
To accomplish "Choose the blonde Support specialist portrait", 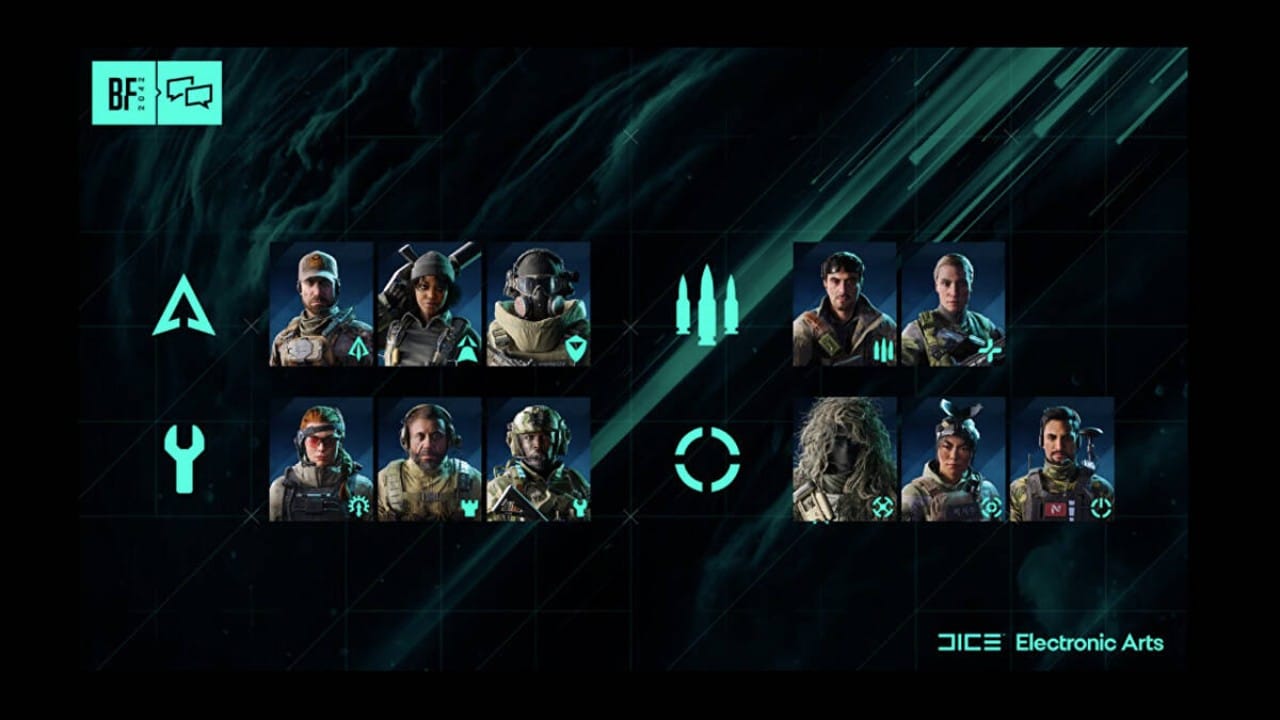I will coord(953,304).
